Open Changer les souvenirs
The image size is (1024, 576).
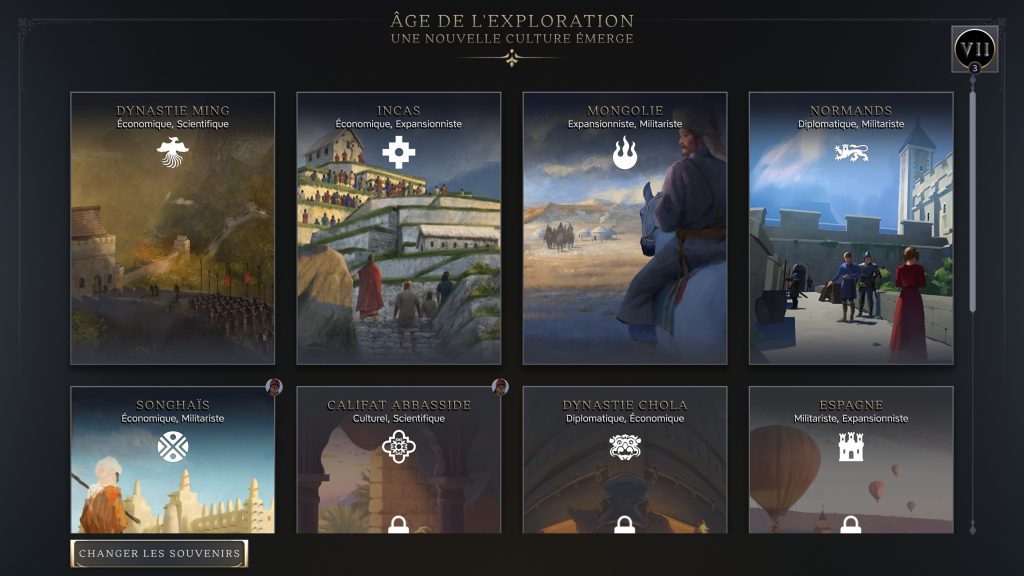pyautogui.click(x=159, y=553)
